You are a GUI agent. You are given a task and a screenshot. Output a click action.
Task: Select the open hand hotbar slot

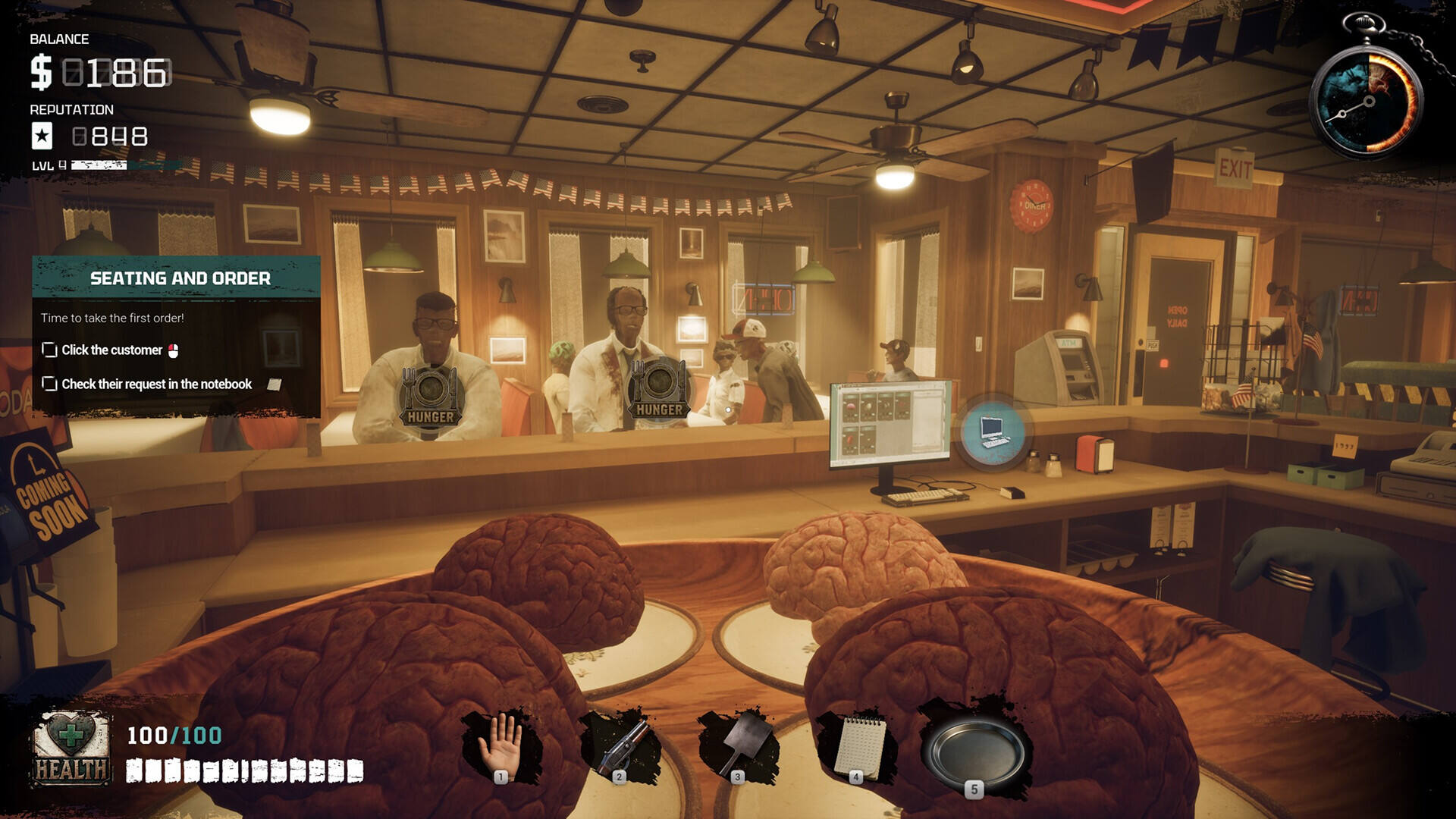(x=501, y=746)
